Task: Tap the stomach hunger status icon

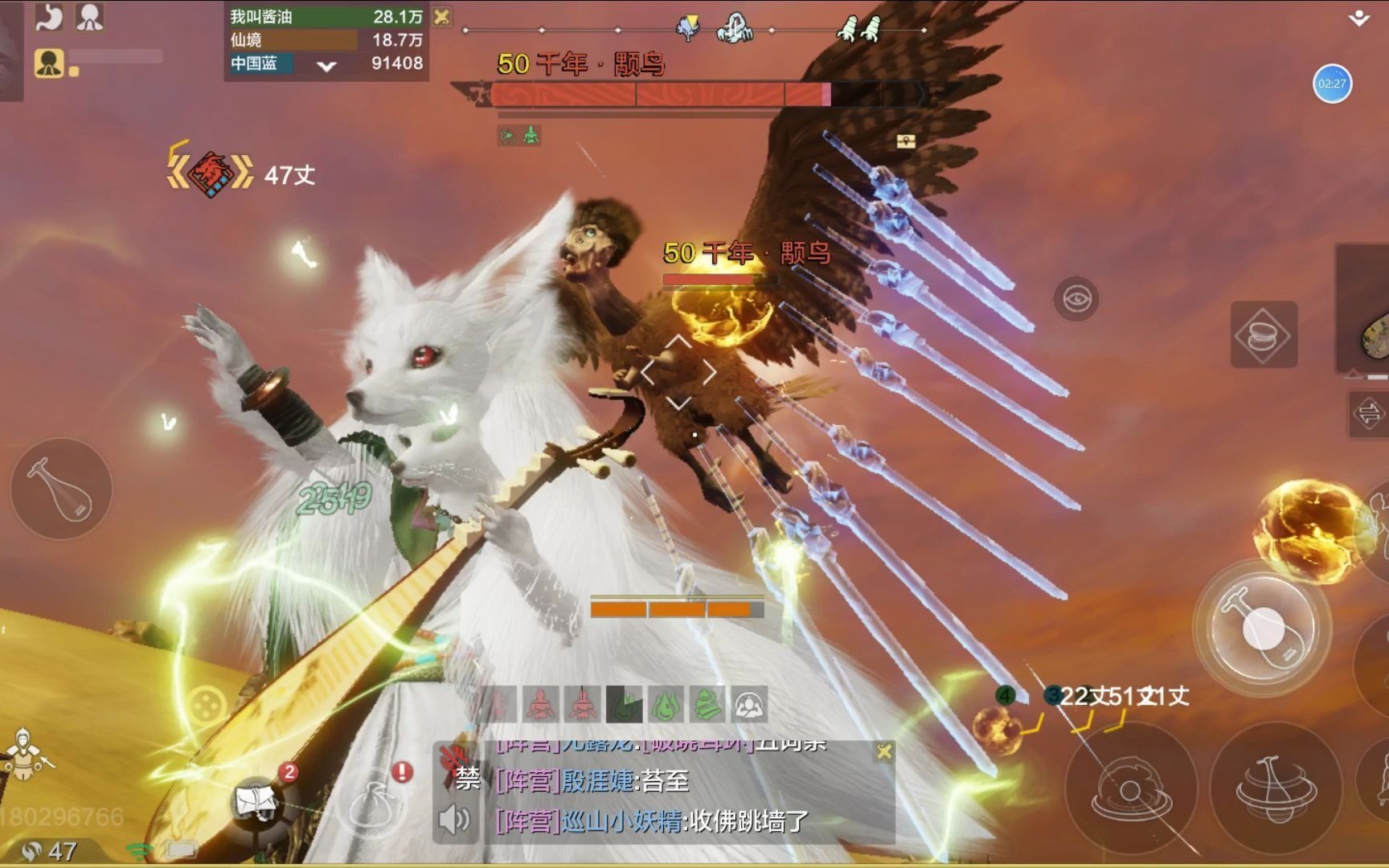Action: point(49,17)
